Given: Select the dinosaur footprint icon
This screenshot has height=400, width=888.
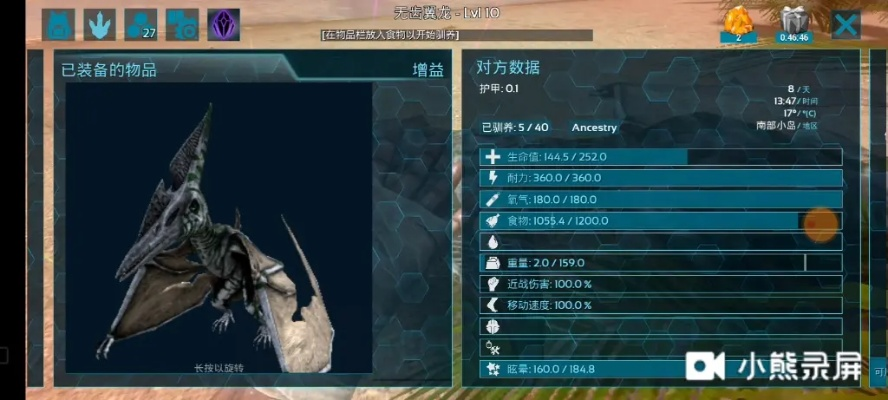Looking at the screenshot, I should [102, 25].
